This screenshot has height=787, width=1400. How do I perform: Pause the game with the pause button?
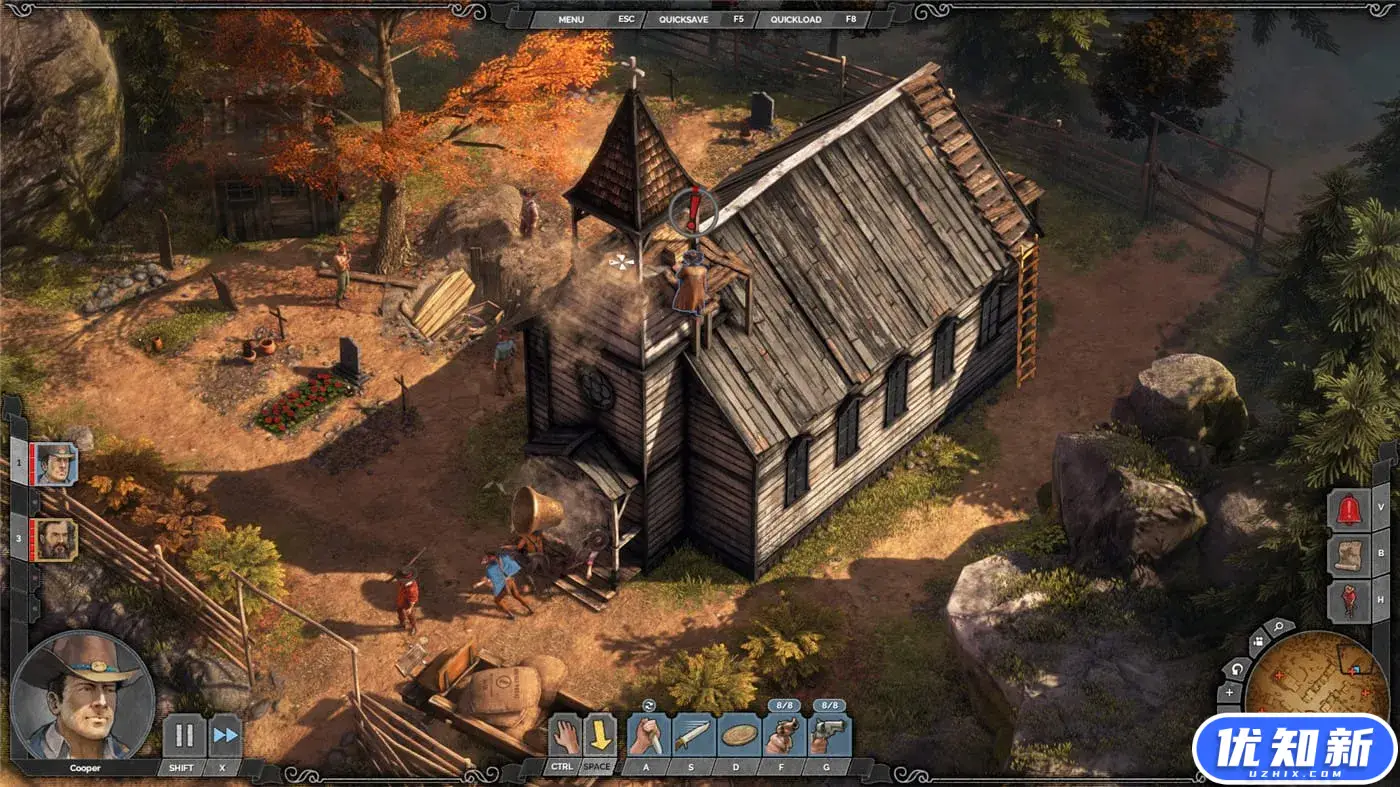coord(184,736)
